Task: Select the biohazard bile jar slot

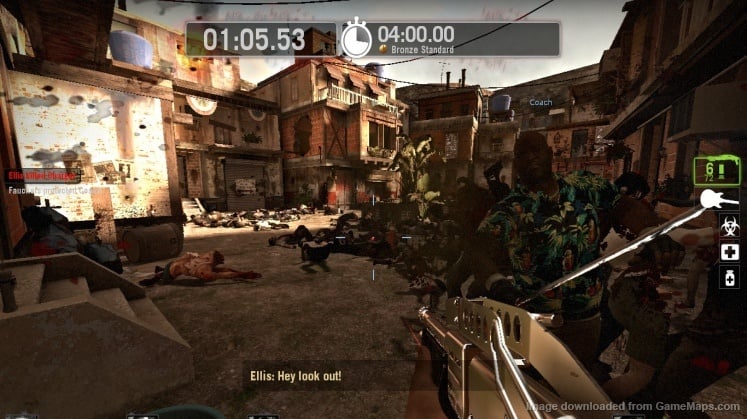Action: [730, 226]
